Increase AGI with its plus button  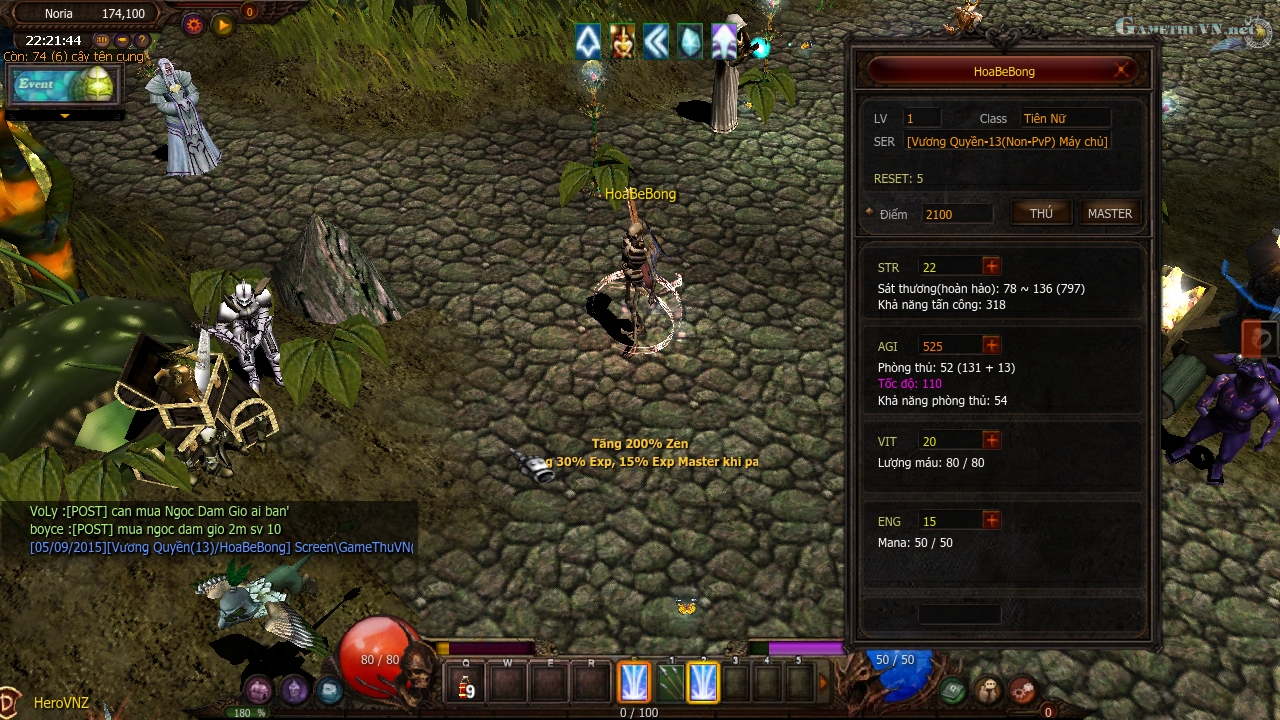click(990, 345)
